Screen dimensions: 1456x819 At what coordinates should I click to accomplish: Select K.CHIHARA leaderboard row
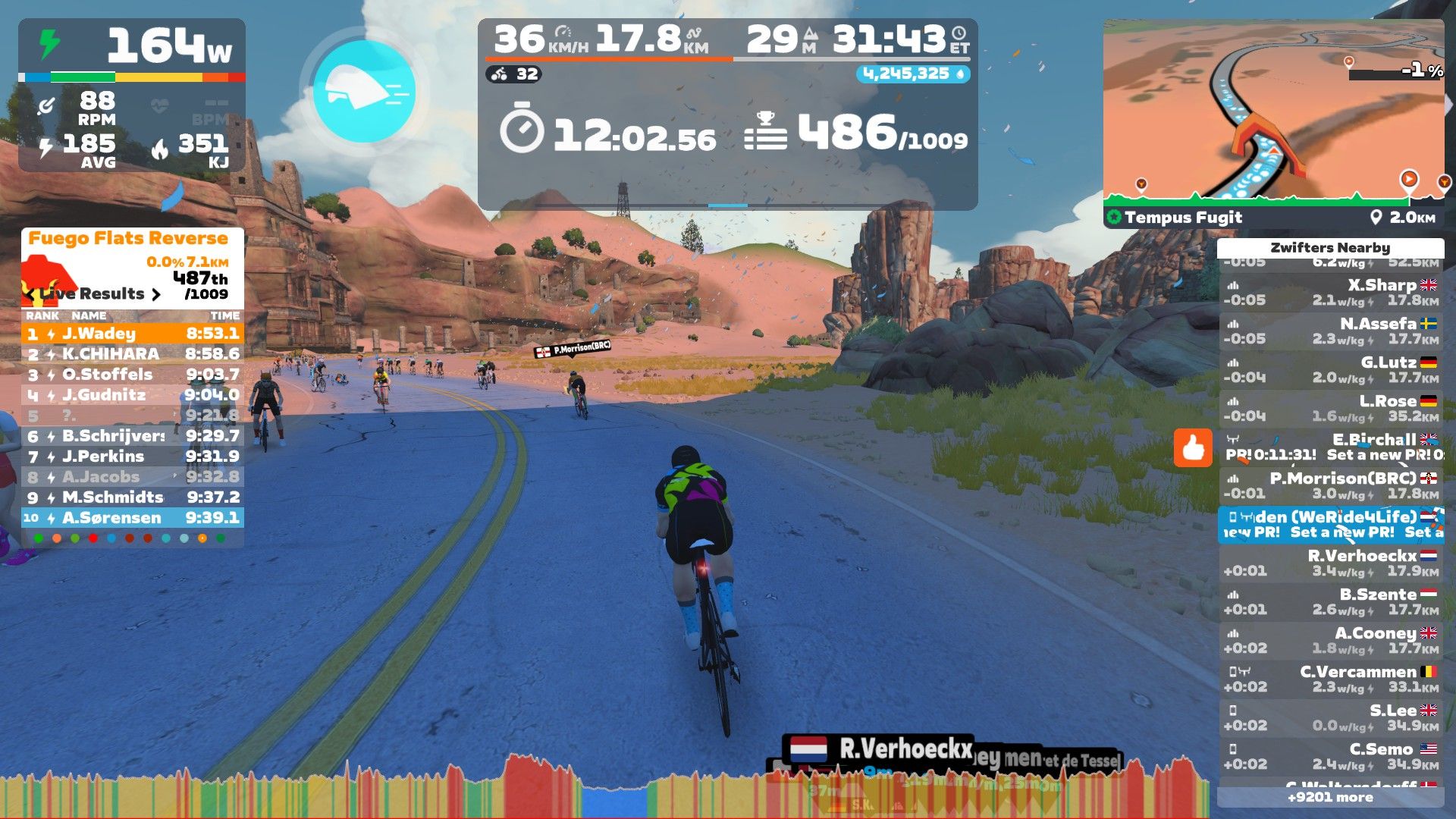pos(133,354)
